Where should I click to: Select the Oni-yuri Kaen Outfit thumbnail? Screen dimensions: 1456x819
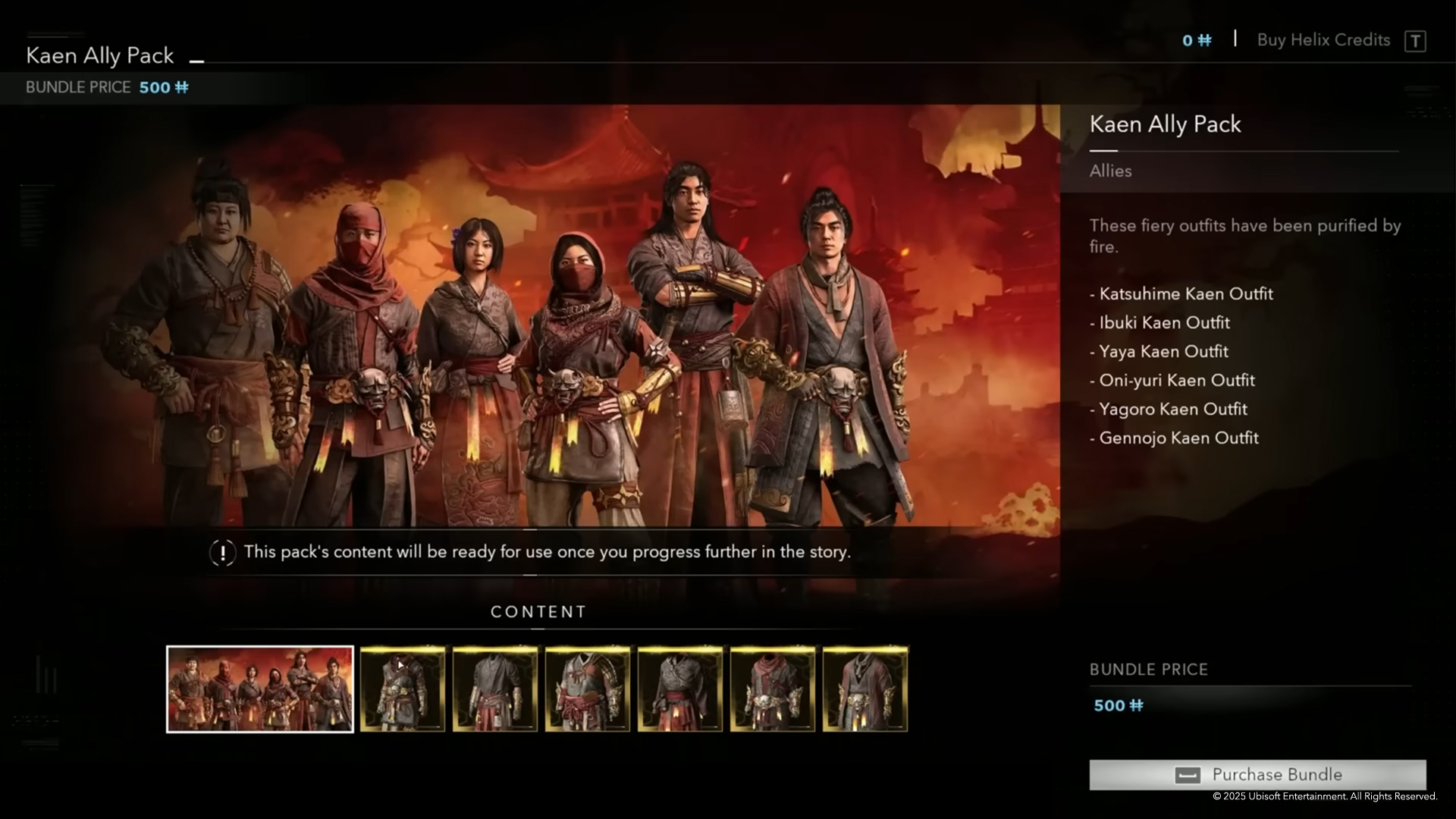[x=680, y=689]
